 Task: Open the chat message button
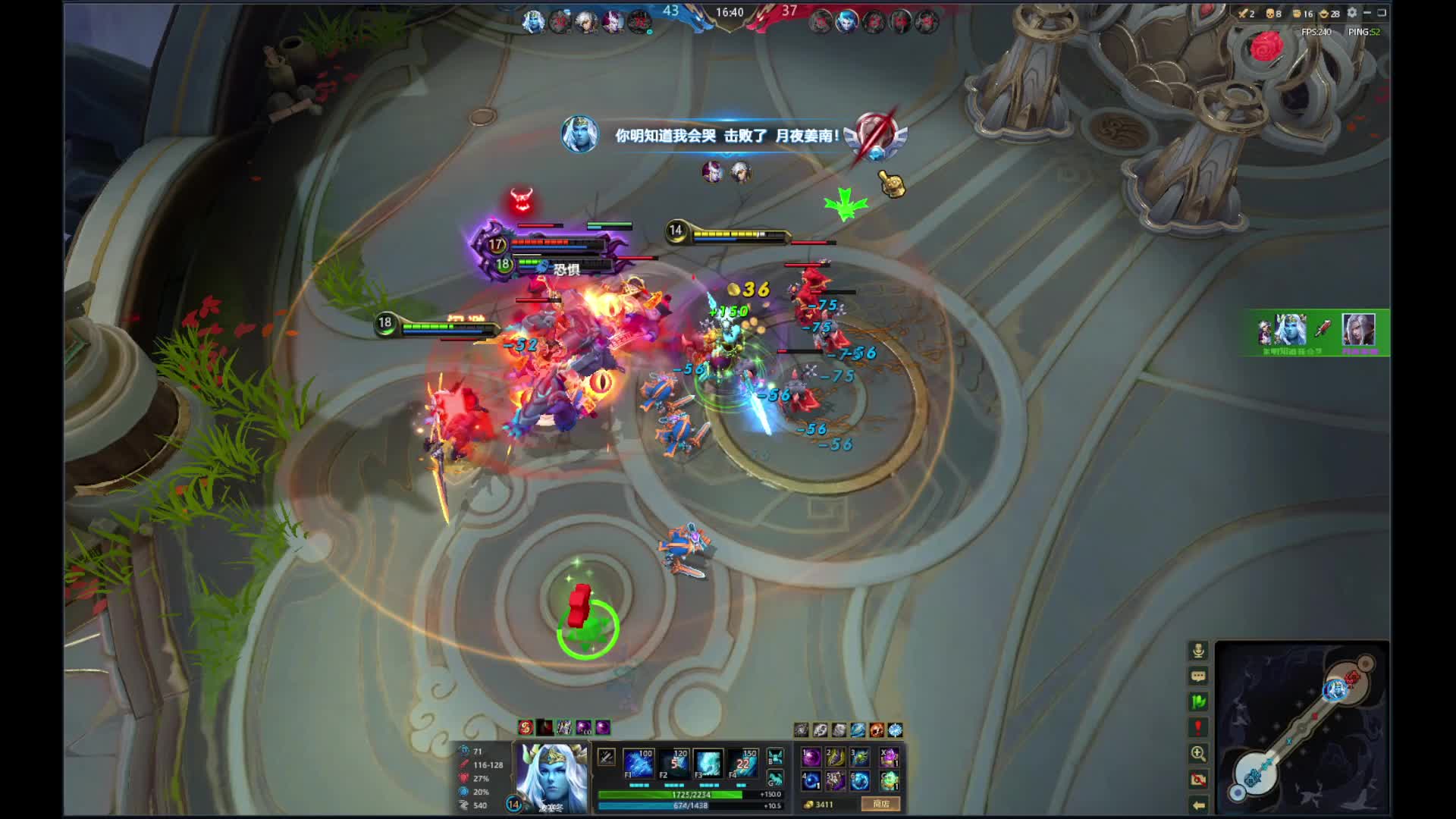click(1198, 676)
